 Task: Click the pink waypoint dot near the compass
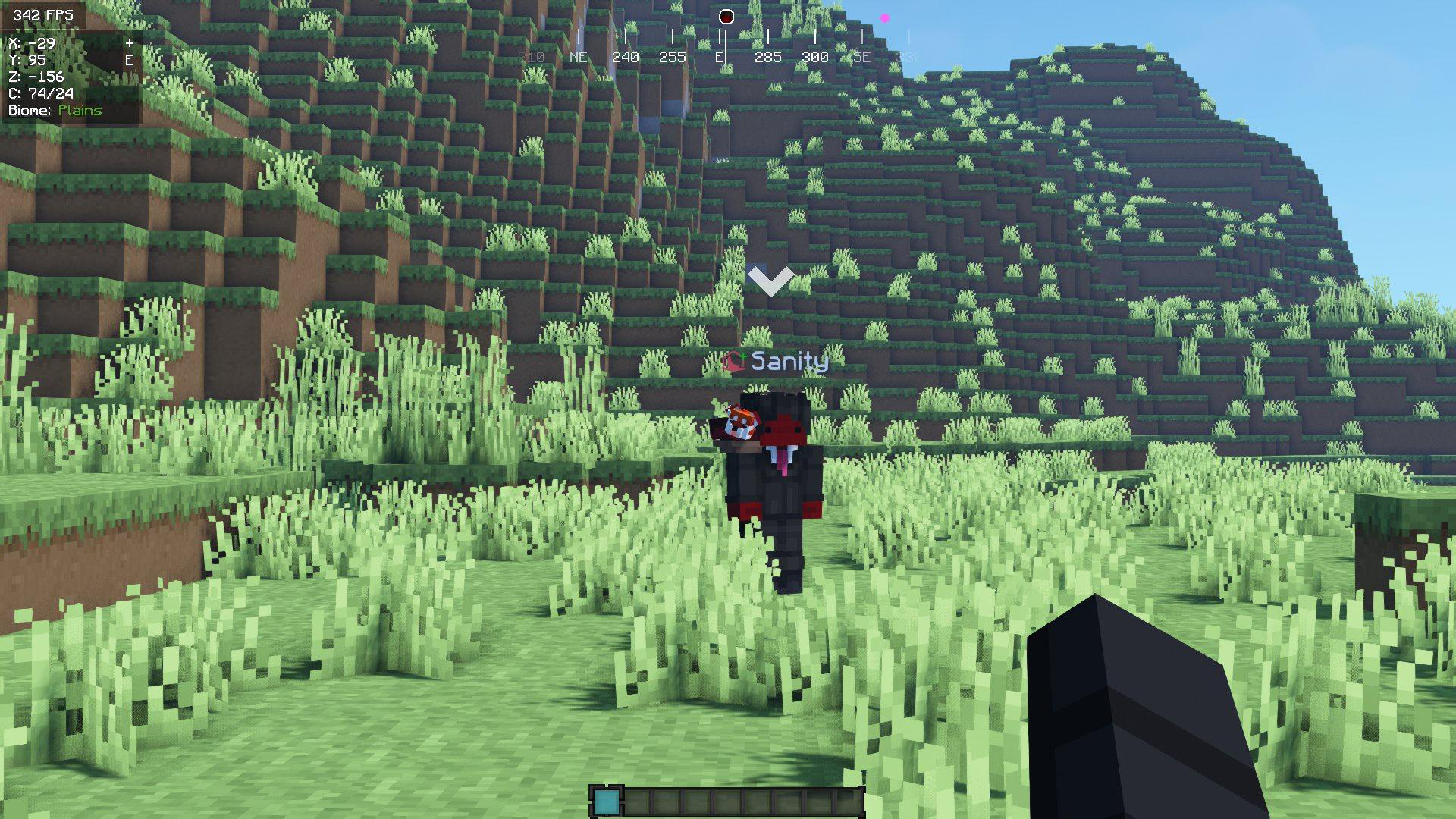pos(883,17)
